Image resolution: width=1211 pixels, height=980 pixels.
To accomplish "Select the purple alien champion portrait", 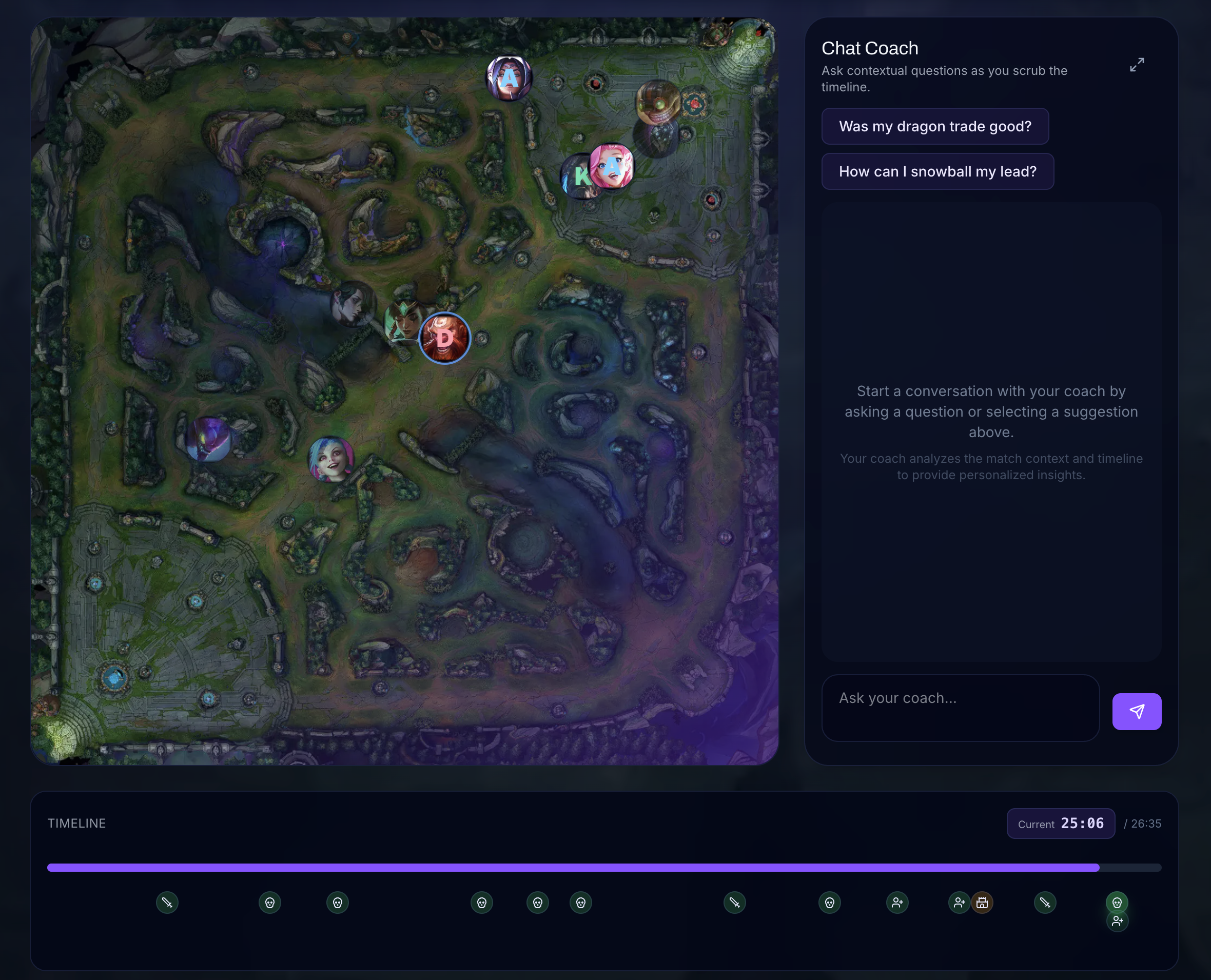I will (208, 439).
